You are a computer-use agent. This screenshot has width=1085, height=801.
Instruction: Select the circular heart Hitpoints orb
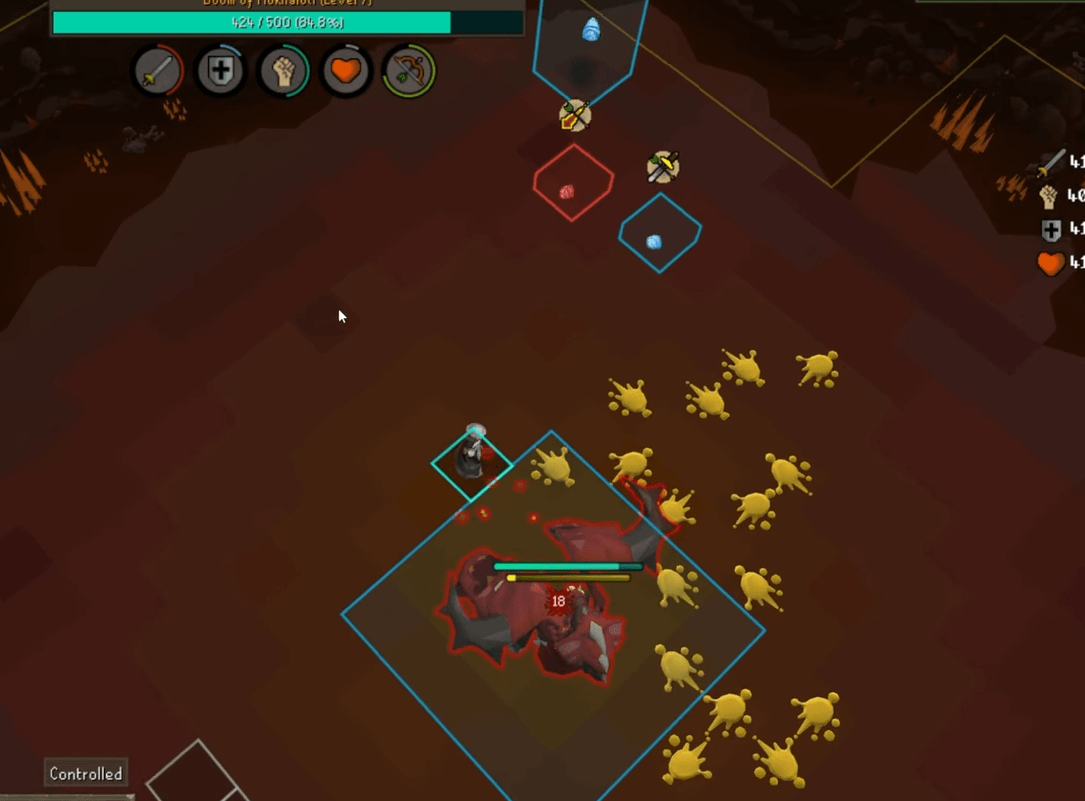point(346,72)
